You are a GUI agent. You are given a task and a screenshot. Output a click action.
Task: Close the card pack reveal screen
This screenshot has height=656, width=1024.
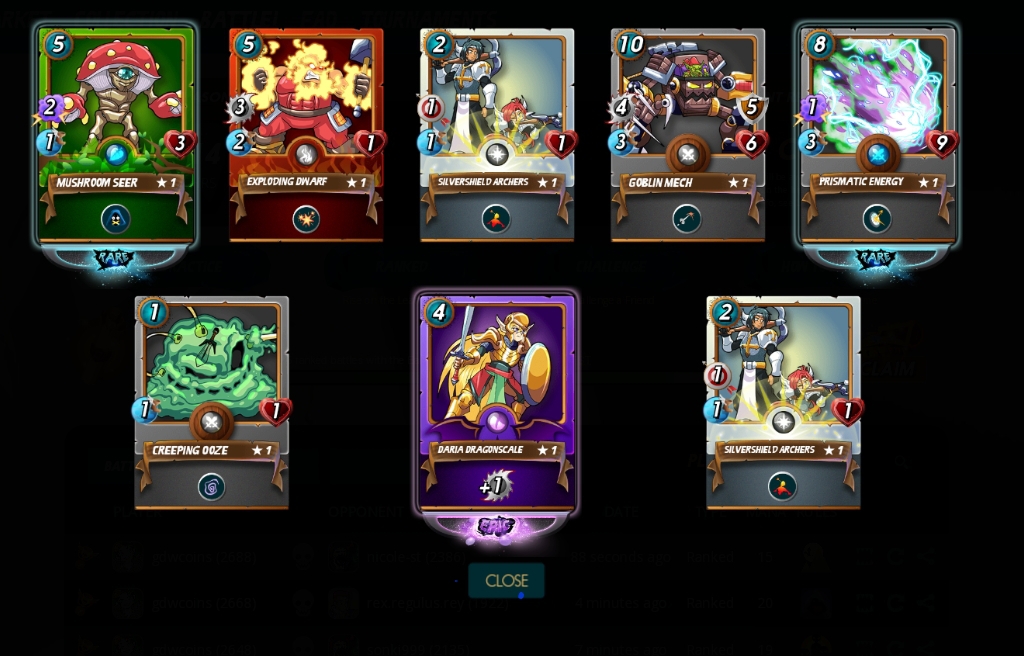[506, 580]
